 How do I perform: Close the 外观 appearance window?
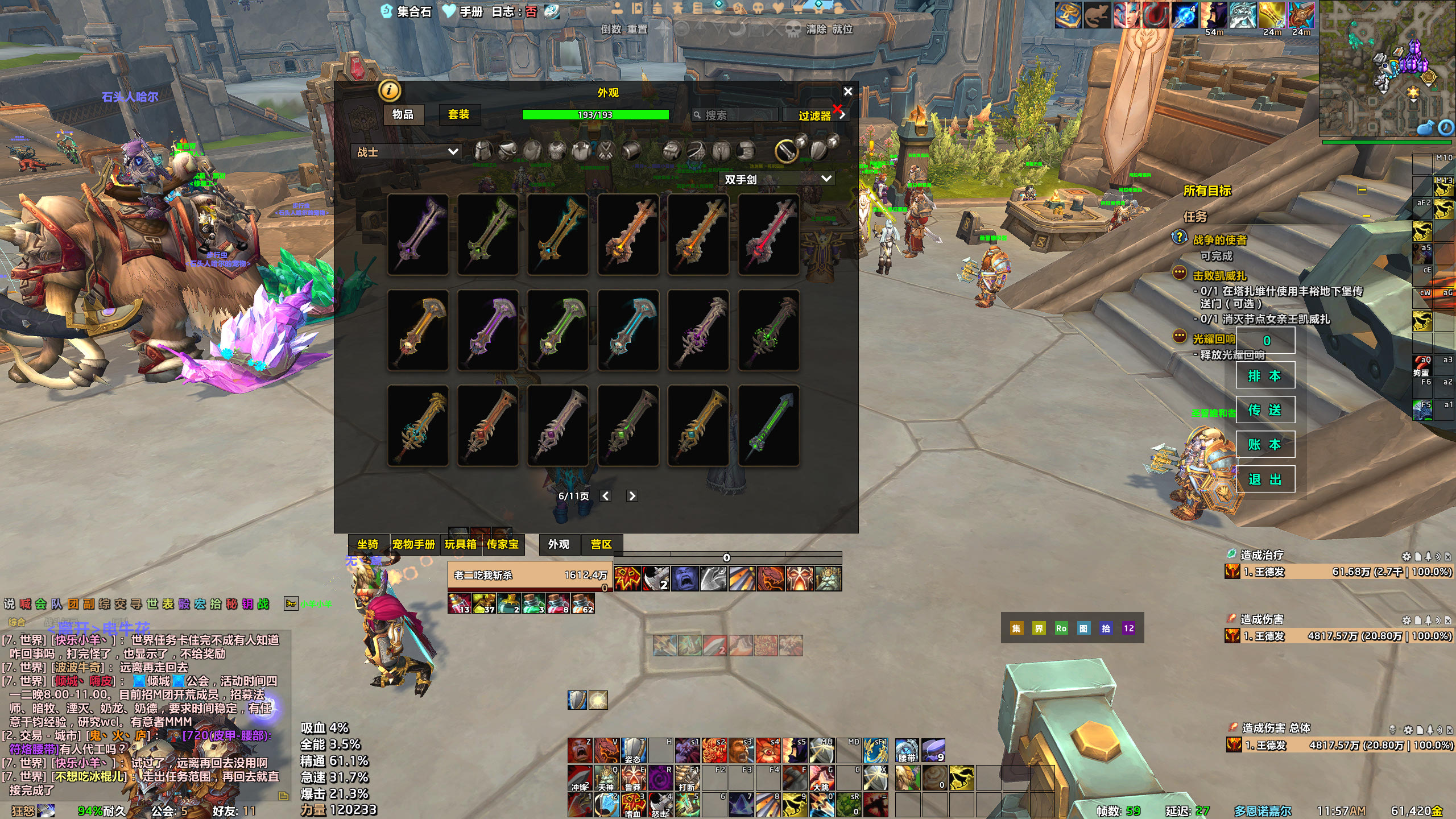[847, 92]
